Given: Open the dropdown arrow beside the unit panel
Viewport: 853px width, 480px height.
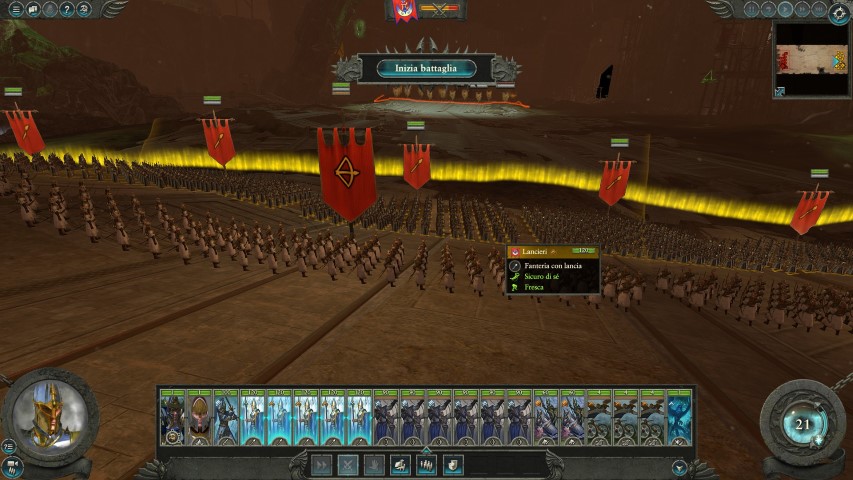Looking at the screenshot, I should point(680,467).
